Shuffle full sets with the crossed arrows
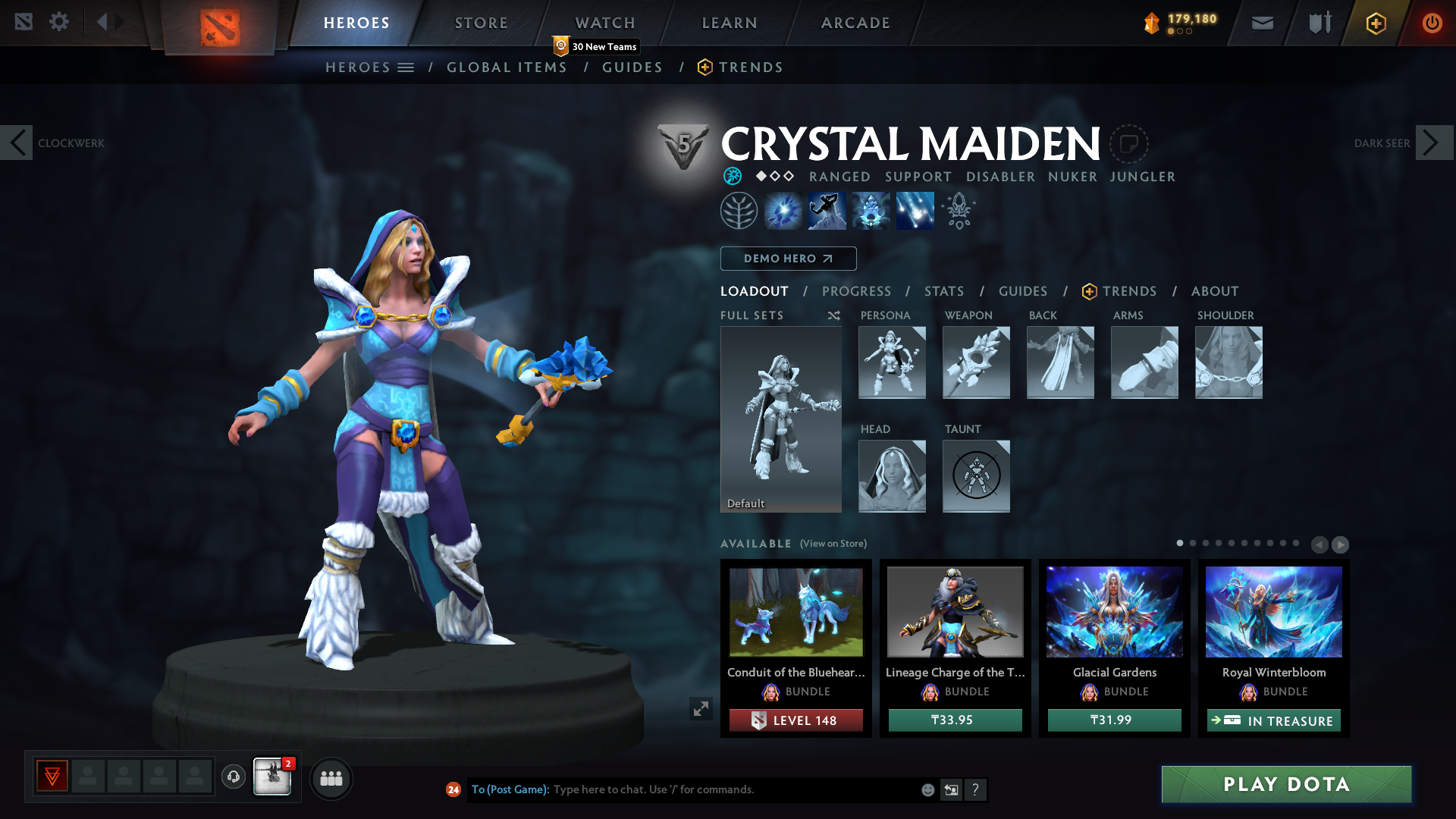Screen dimensions: 1456x819 833,315
